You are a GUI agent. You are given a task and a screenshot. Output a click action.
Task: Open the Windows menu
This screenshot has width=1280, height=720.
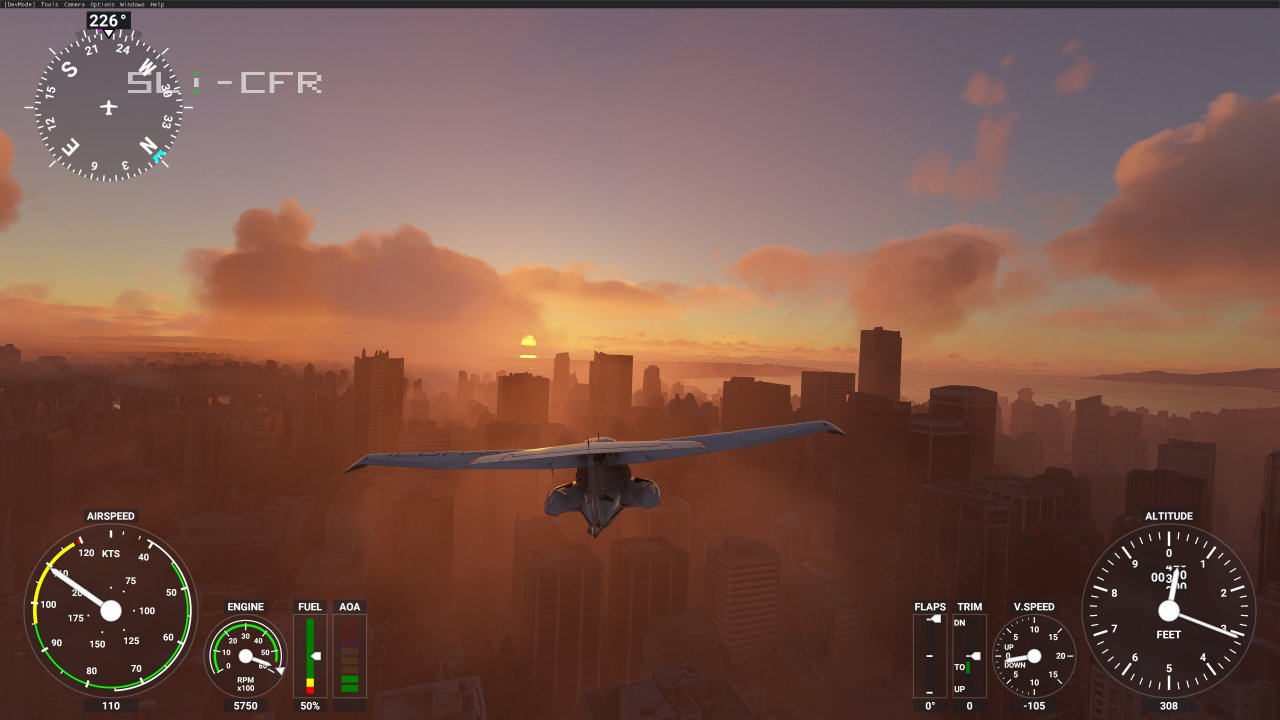pos(133,4)
